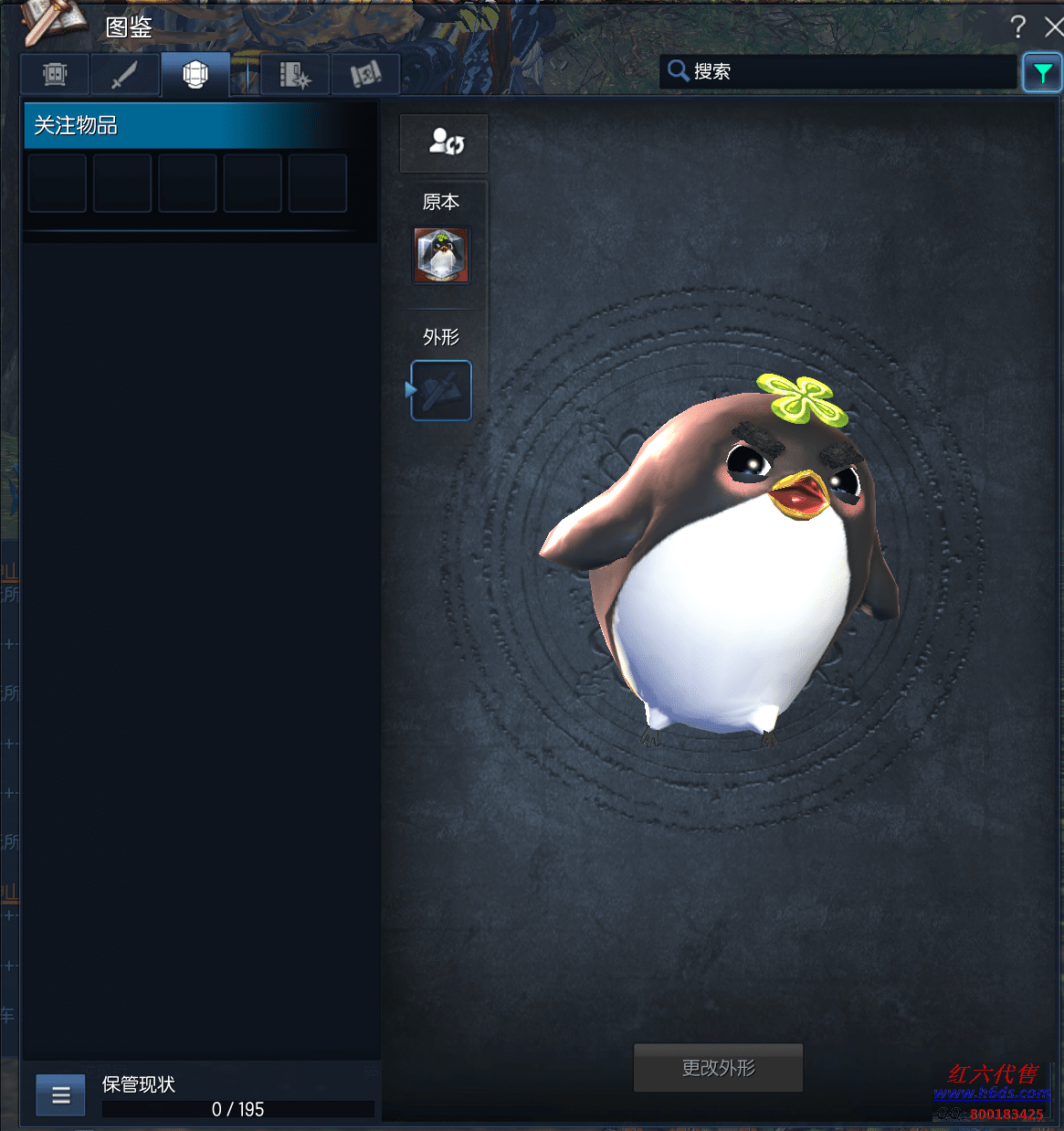Visit the www.h6ds.com watermark link
The image size is (1064, 1131).
pyautogui.click(x=991, y=1093)
